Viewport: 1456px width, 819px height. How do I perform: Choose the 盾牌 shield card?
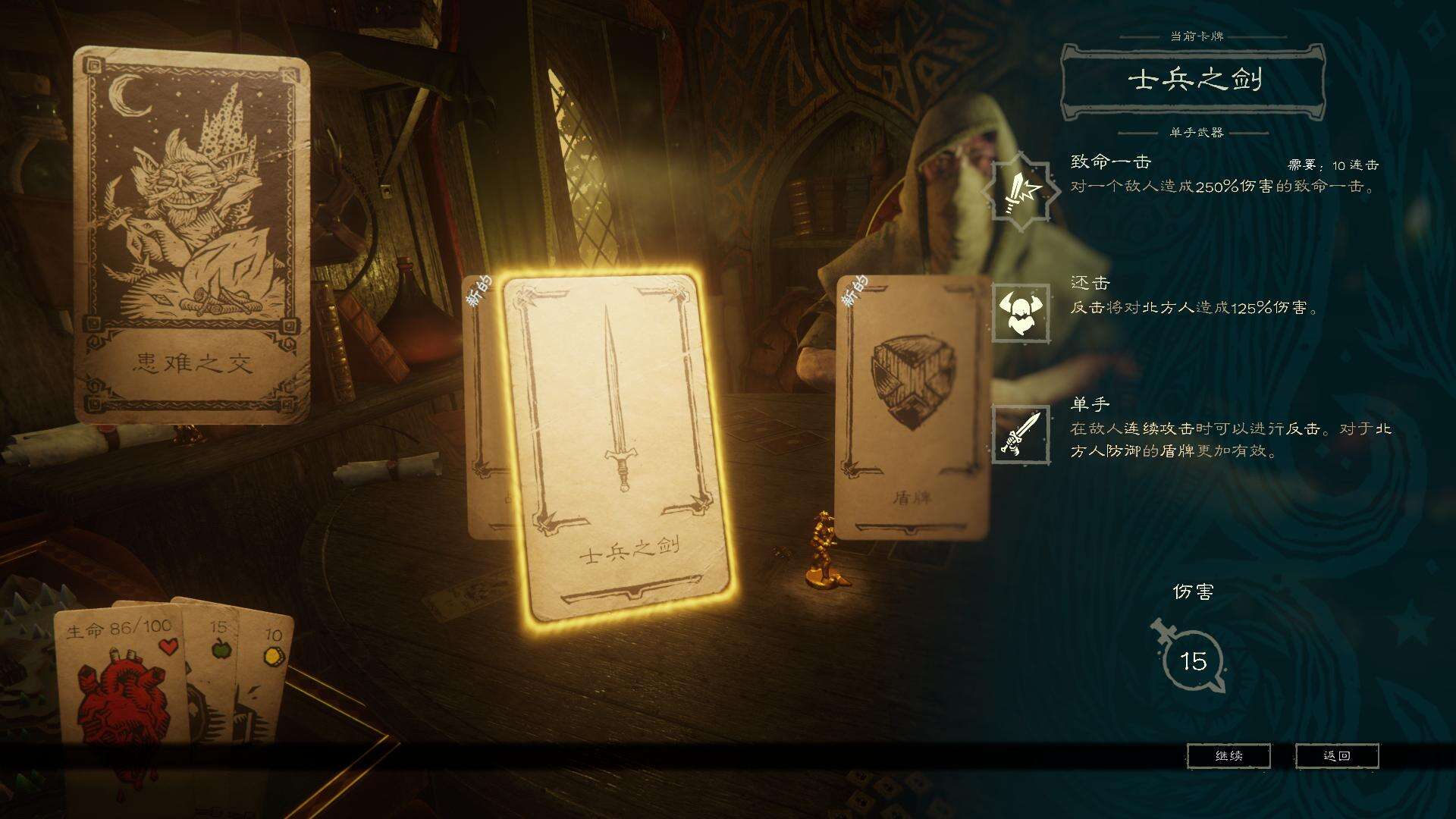click(912, 409)
